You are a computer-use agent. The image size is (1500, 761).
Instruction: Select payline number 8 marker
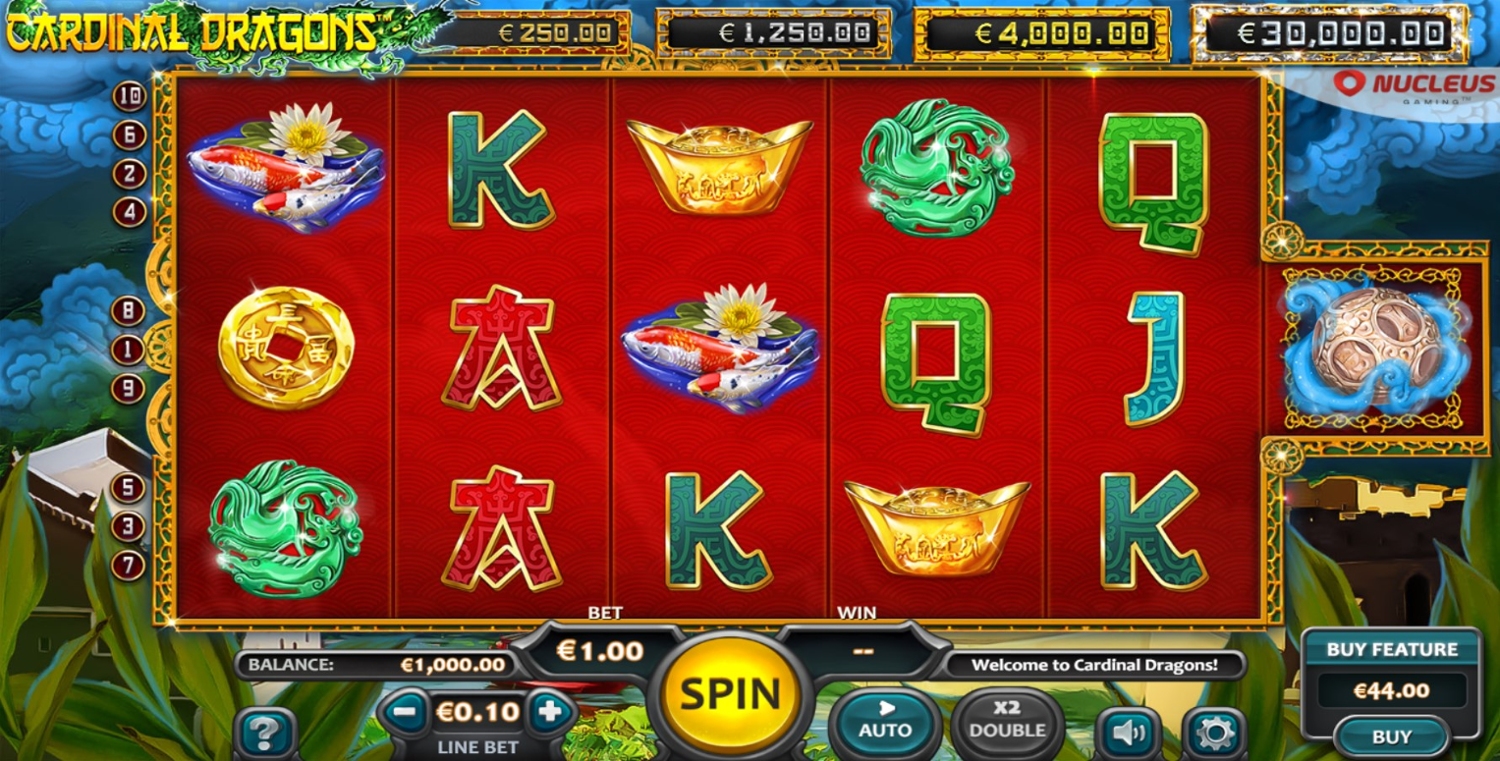pyautogui.click(x=128, y=311)
